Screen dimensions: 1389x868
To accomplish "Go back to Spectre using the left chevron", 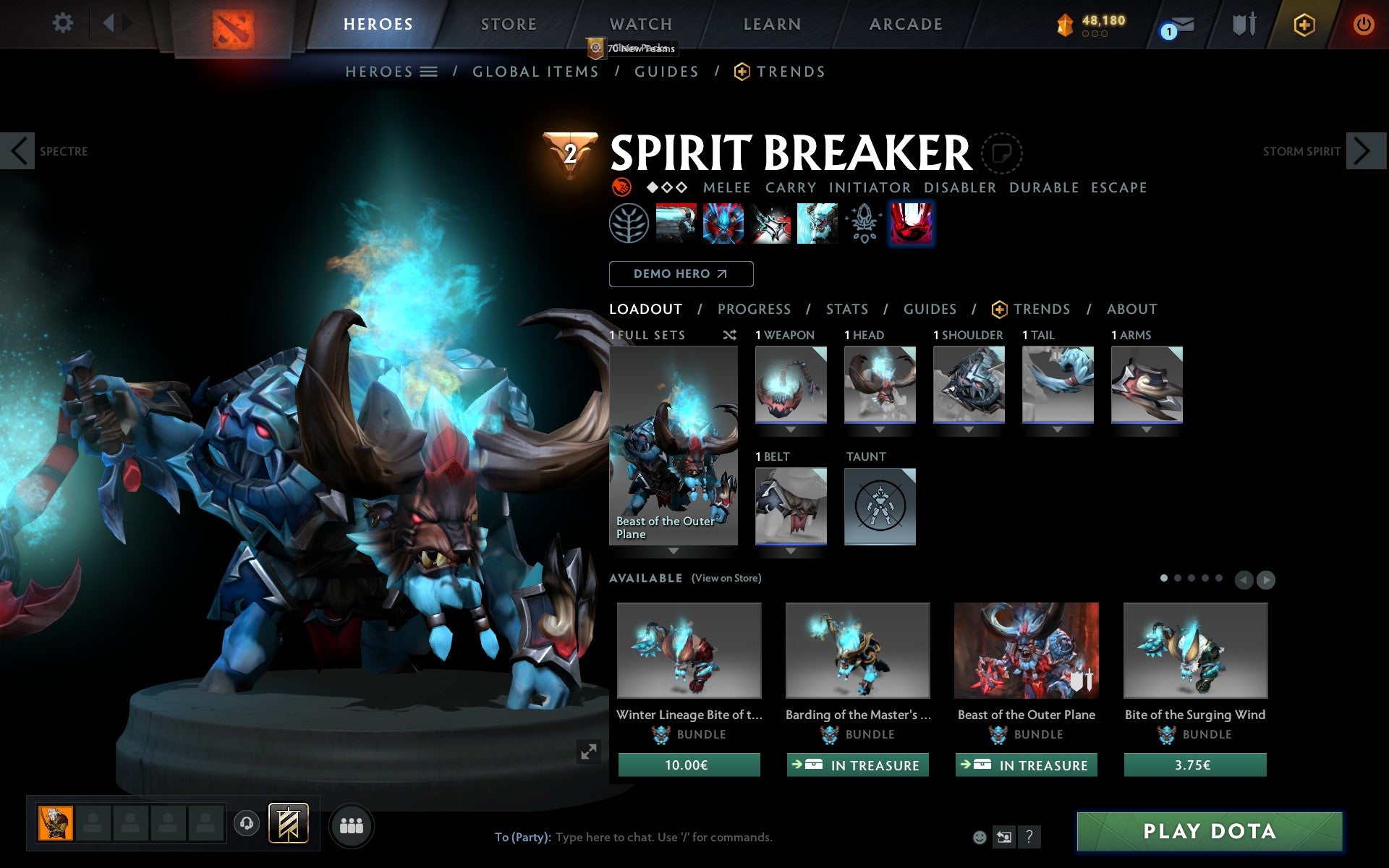I will click(16, 151).
